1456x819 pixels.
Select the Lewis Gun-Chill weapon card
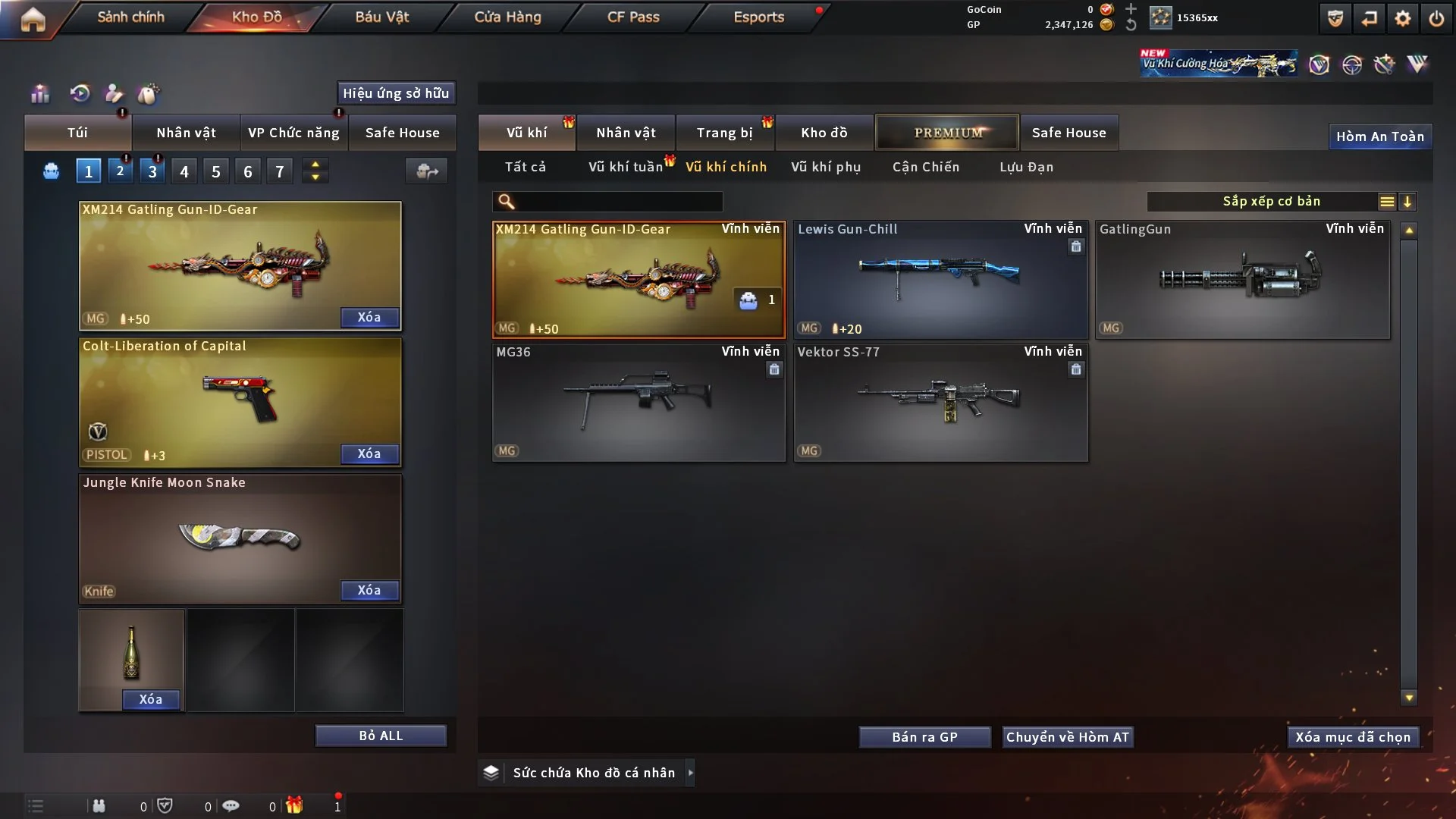[940, 281]
